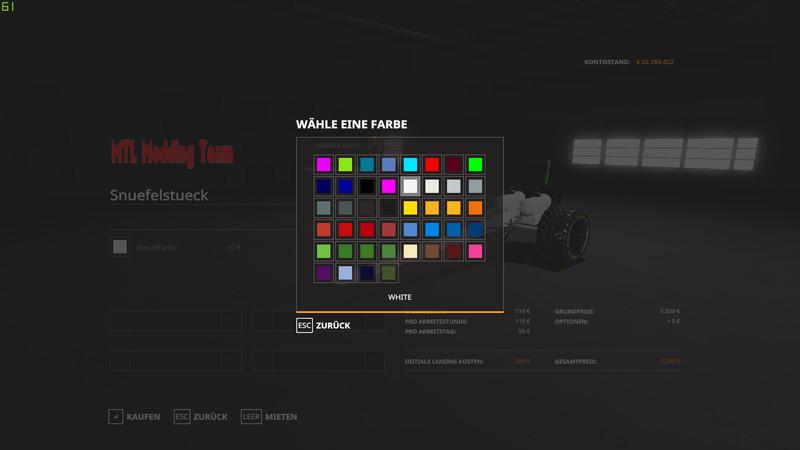The width and height of the screenshot is (800, 450).
Task: Pick the bright yellow color swatch
Action: coord(410,208)
